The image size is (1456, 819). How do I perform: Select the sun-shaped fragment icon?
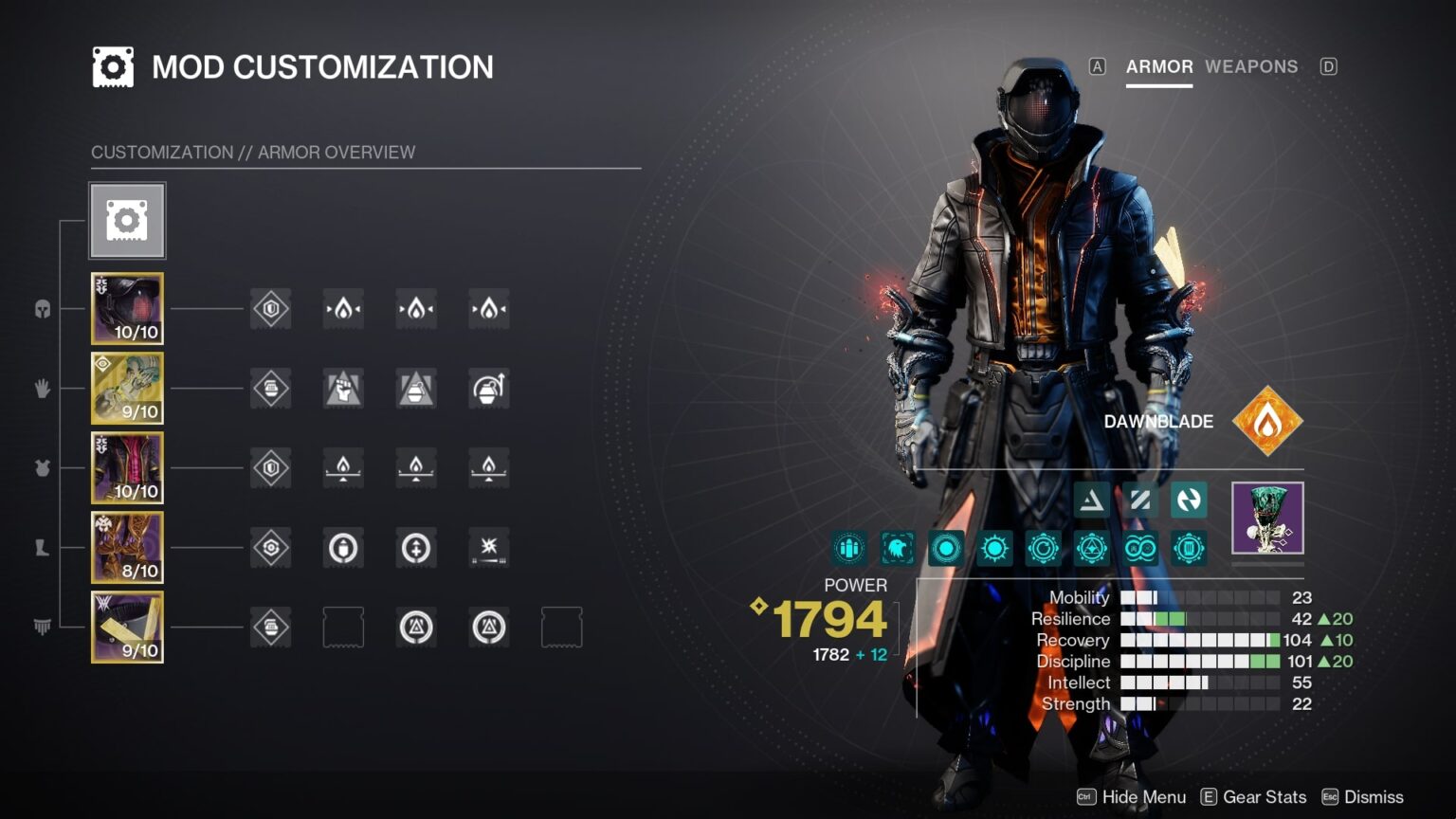(993, 548)
